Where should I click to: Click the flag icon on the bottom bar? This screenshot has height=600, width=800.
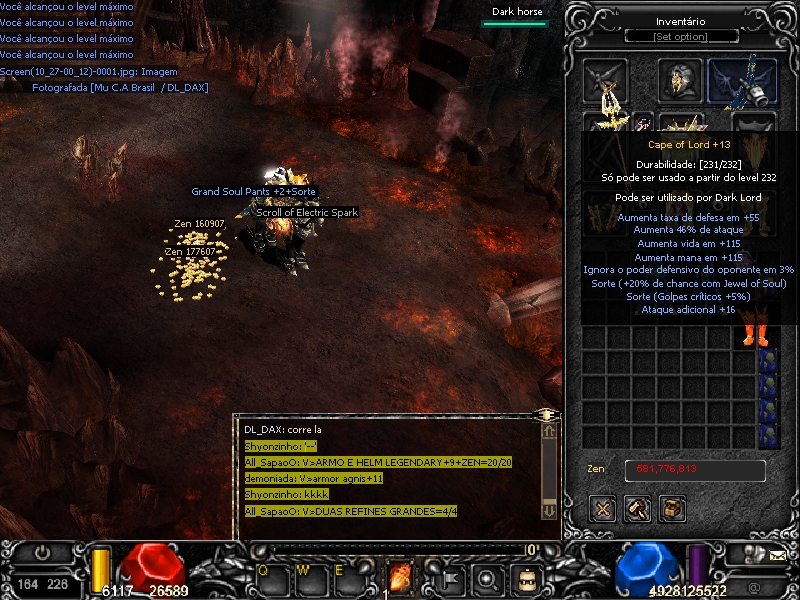point(448,577)
